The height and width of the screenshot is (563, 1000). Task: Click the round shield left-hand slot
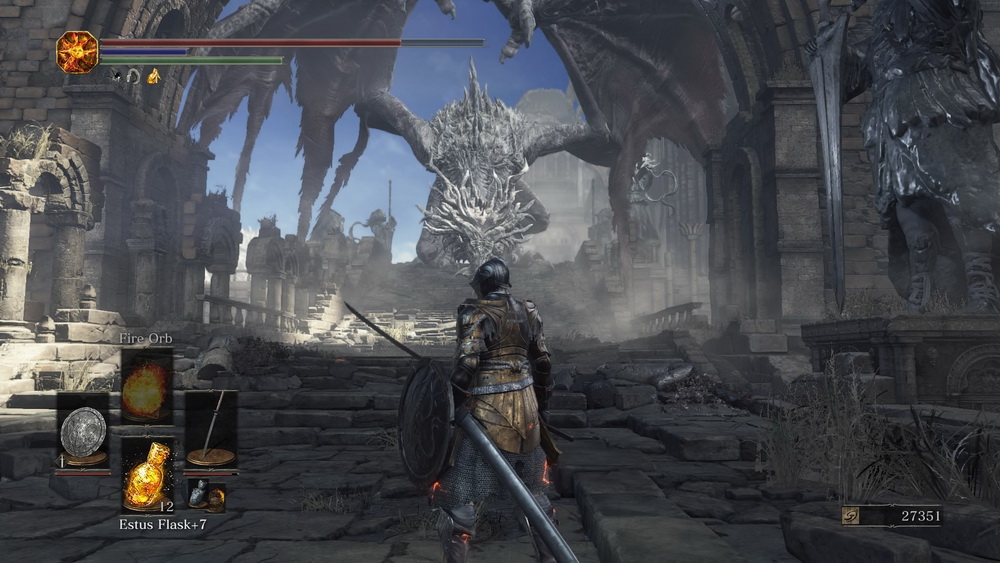[x=83, y=431]
